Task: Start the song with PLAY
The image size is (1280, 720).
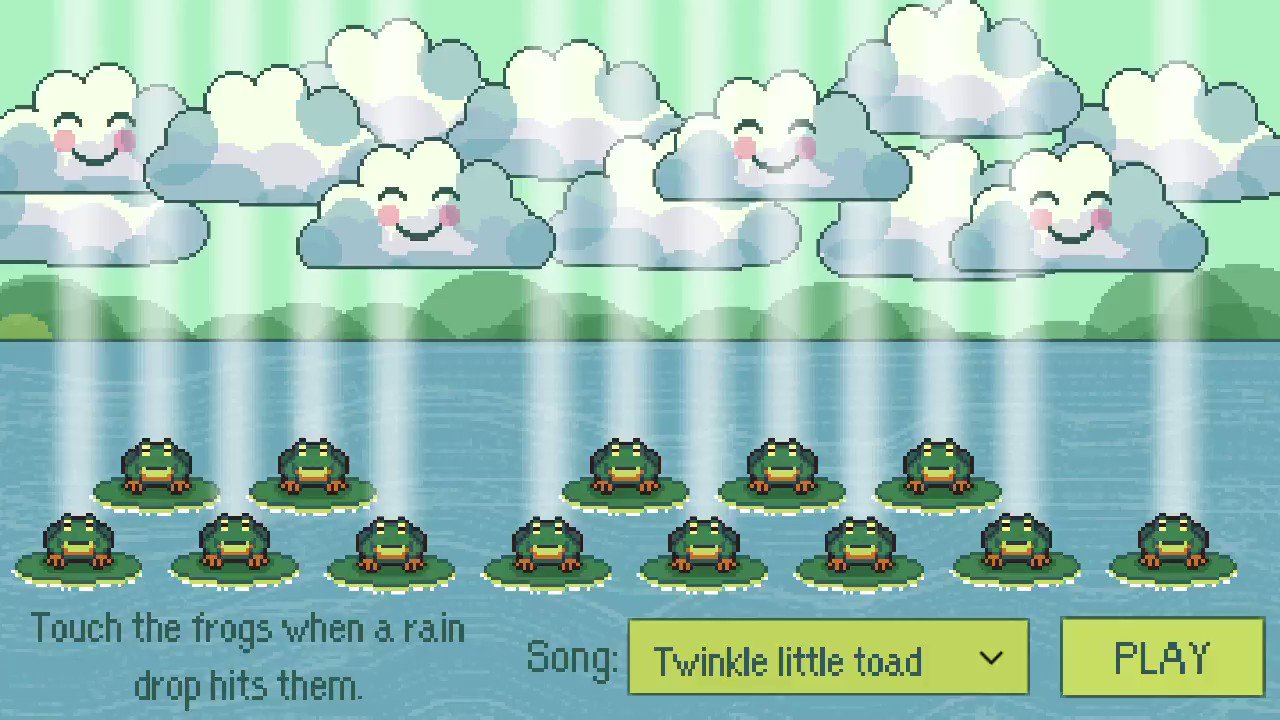Action: pos(1162,657)
